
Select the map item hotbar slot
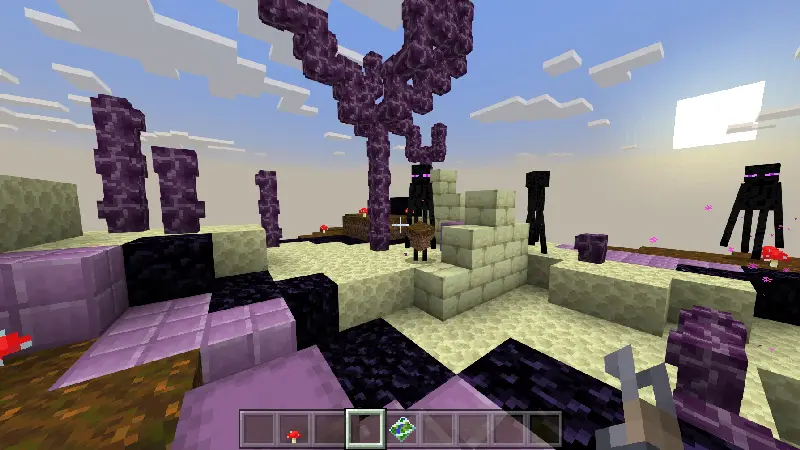(x=401, y=430)
